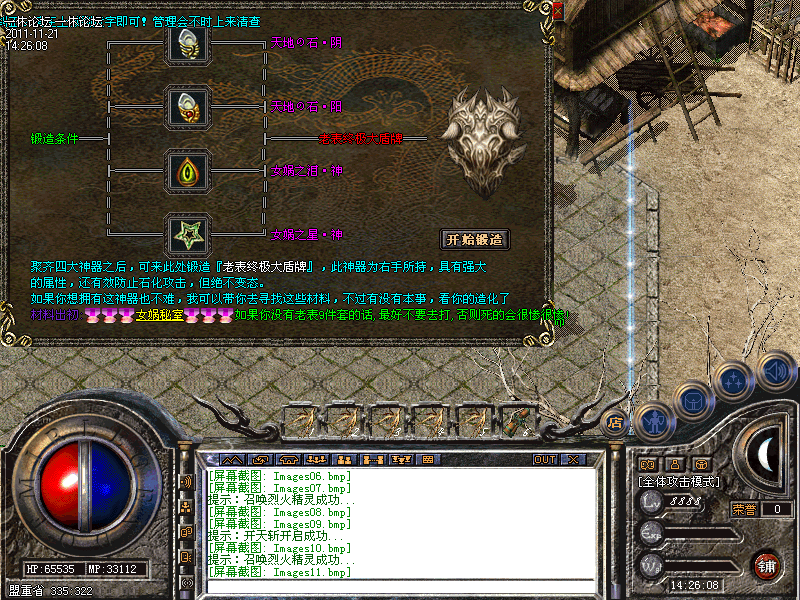Click the OUT button above chat
The height and width of the screenshot is (600, 800).
(x=545, y=459)
